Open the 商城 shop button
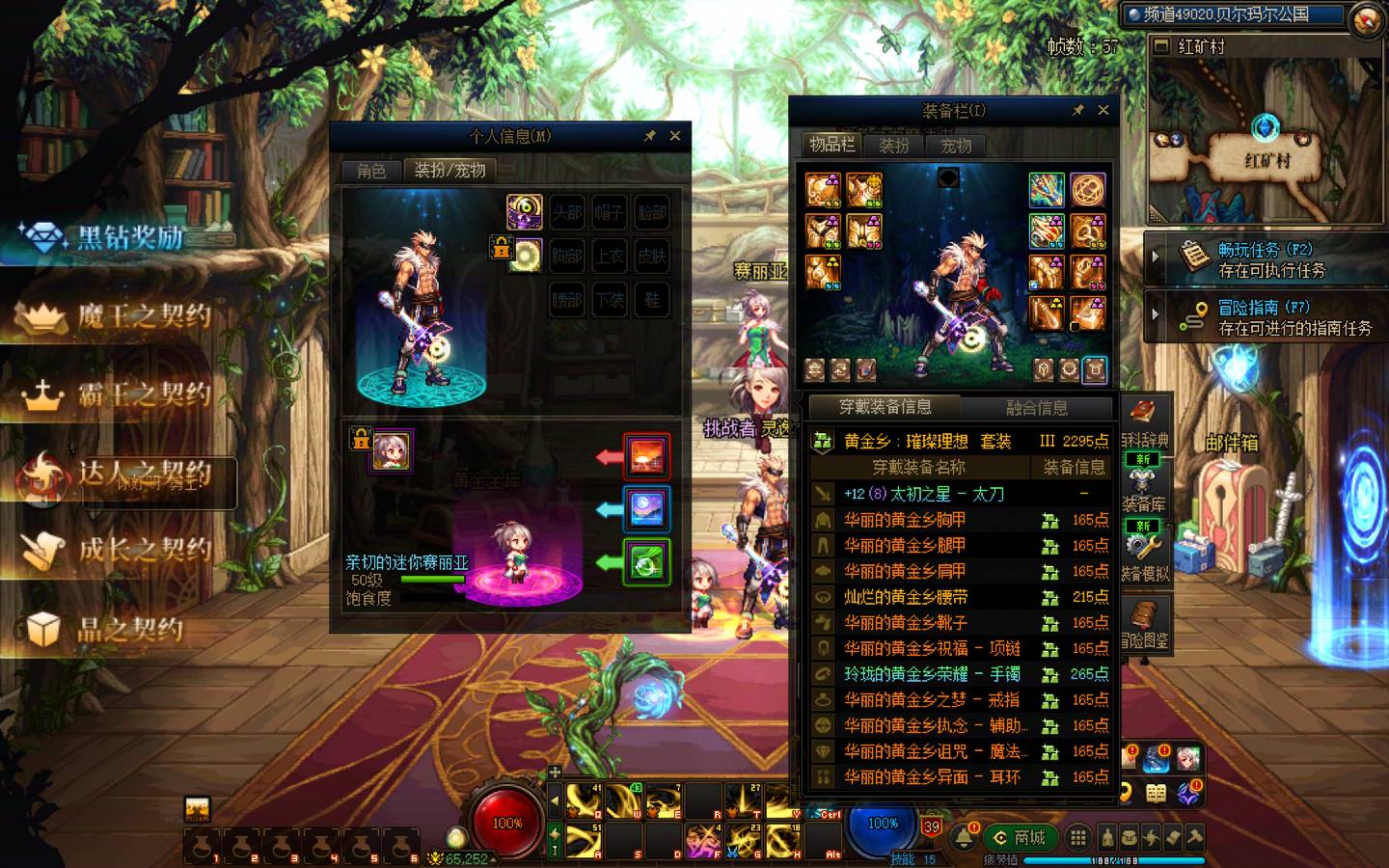 coord(1021,837)
